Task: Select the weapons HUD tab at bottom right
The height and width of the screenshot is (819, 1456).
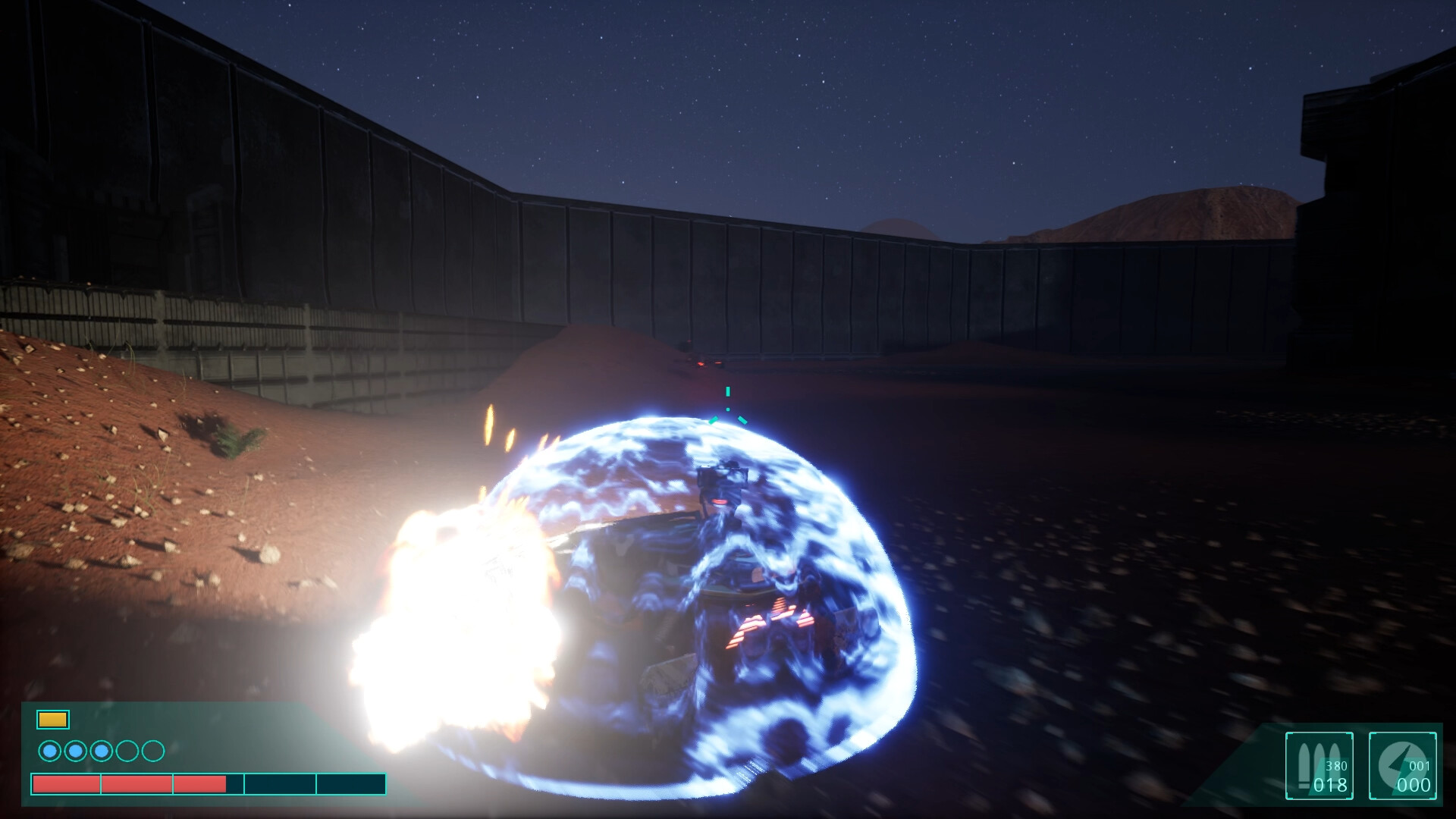Action: click(1319, 766)
